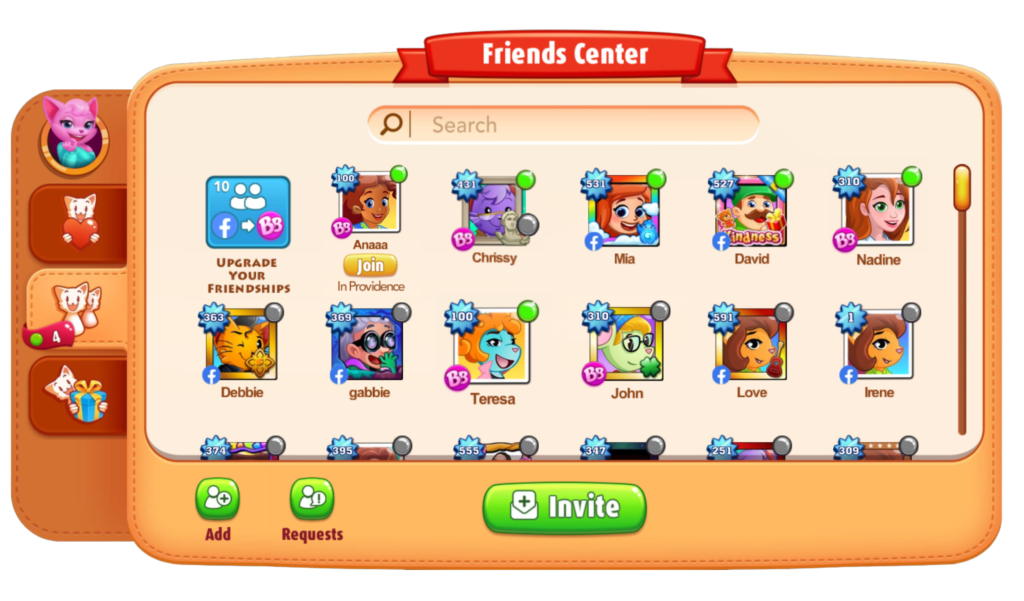This screenshot has height=601, width=1024.
Task: Open the Add friend button
Action: click(x=217, y=499)
